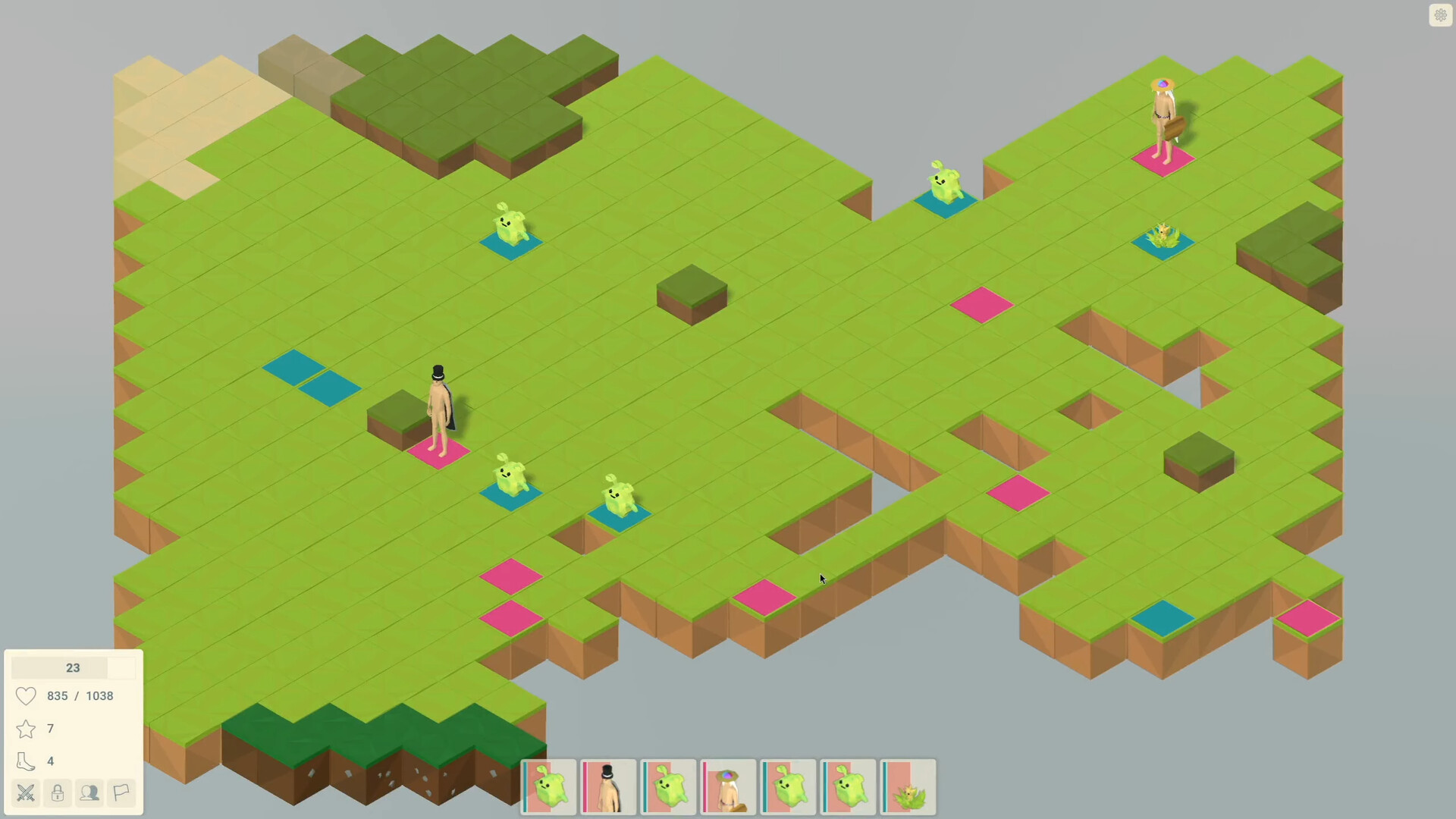Viewport: 1456px width, 819px height.
Task: Click the pink tile near map center
Action: [980, 304]
